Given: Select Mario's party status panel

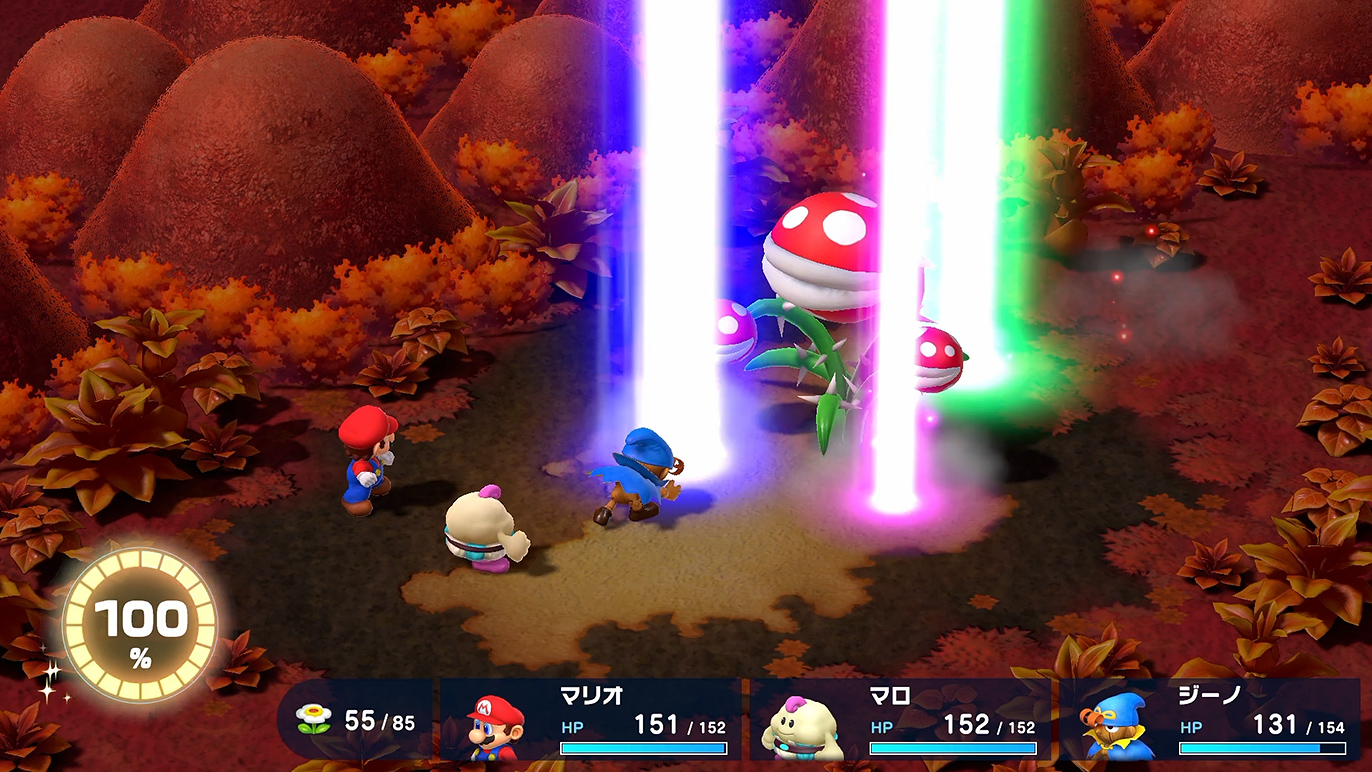Looking at the screenshot, I should (x=590, y=720).
